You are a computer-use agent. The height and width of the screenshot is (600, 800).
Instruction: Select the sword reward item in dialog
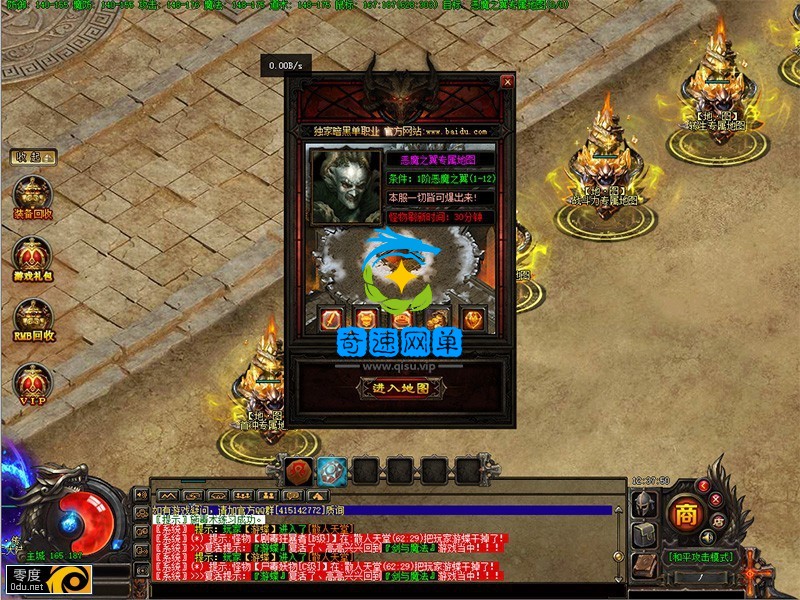coord(331,320)
